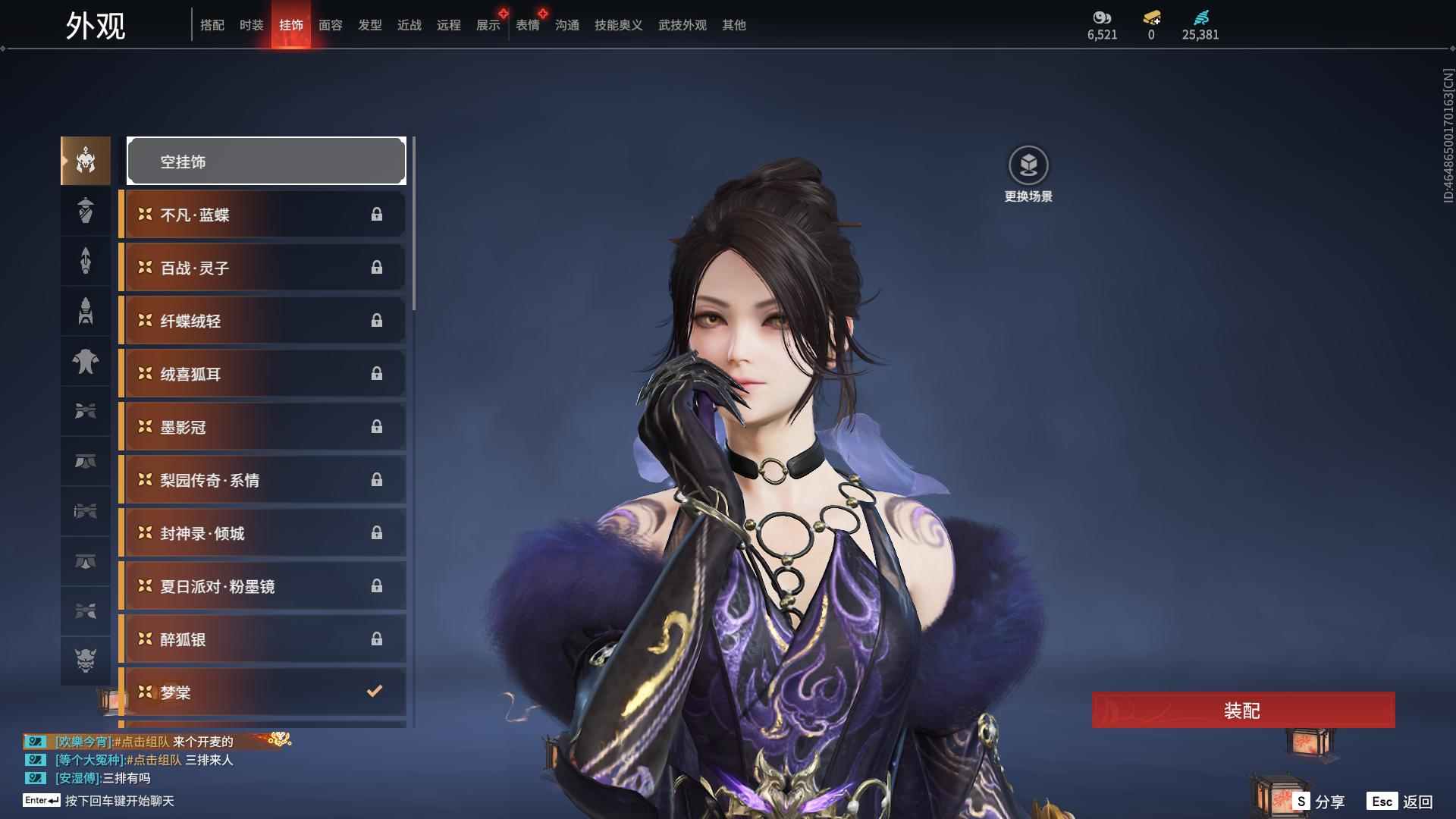The width and height of the screenshot is (1456, 819).
Task: Join the team via 欢樂今宵's chat link
Action: pyautogui.click(x=142, y=742)
